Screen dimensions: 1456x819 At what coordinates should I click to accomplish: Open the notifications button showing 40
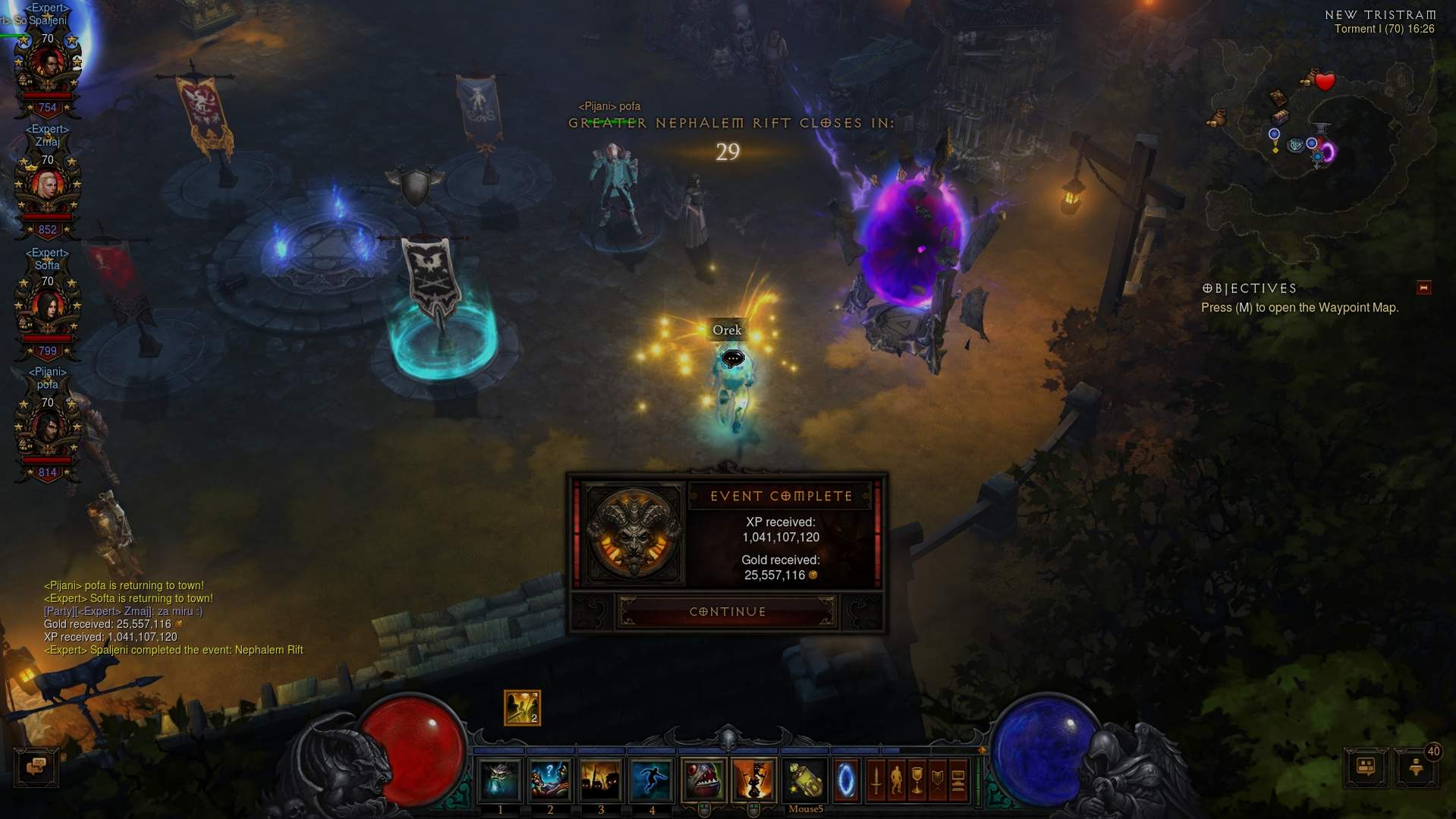pos(1416,767)
